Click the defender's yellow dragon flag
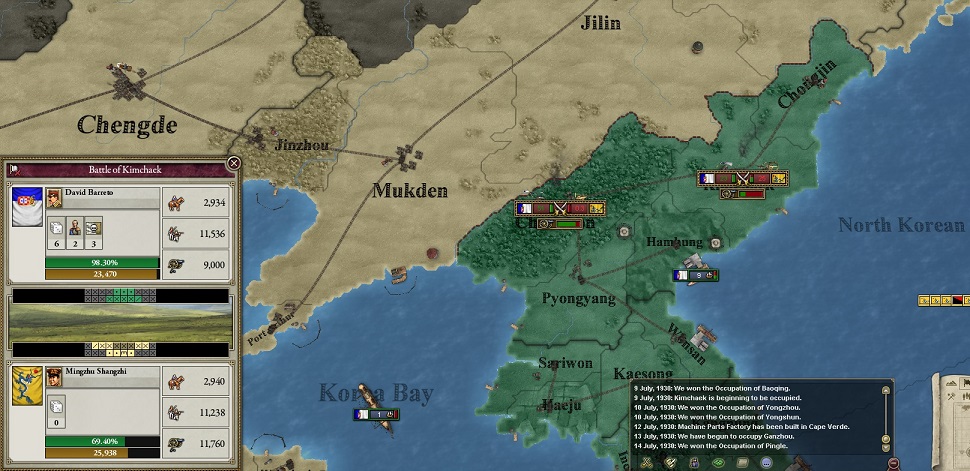970x471 pixels. pos(26,387)
